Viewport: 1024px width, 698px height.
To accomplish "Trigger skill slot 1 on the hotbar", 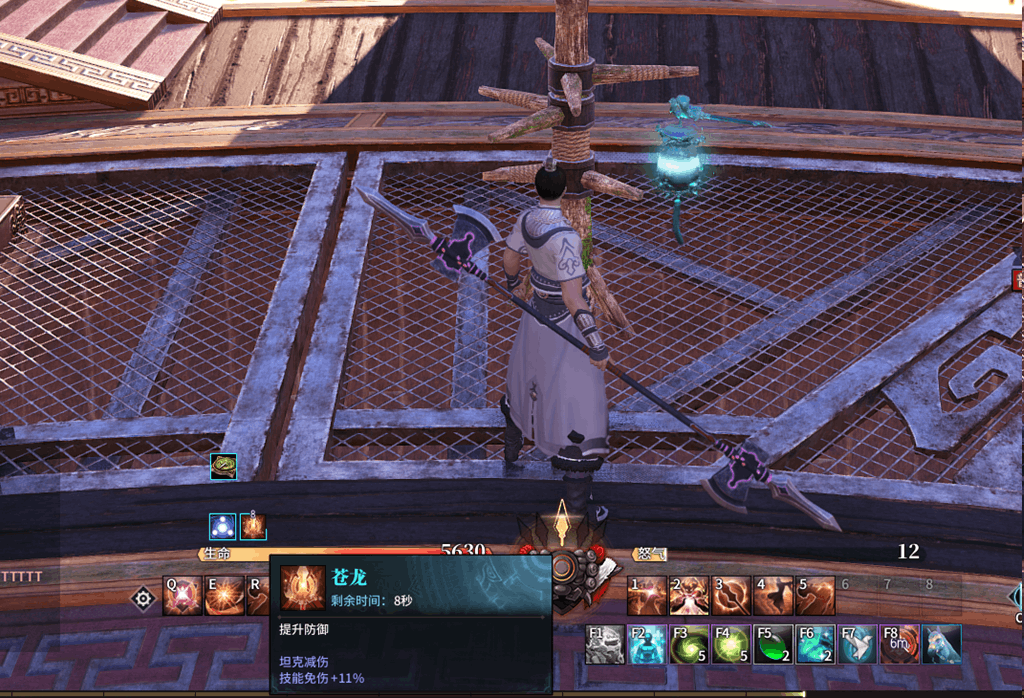I will tap(646, 596).
